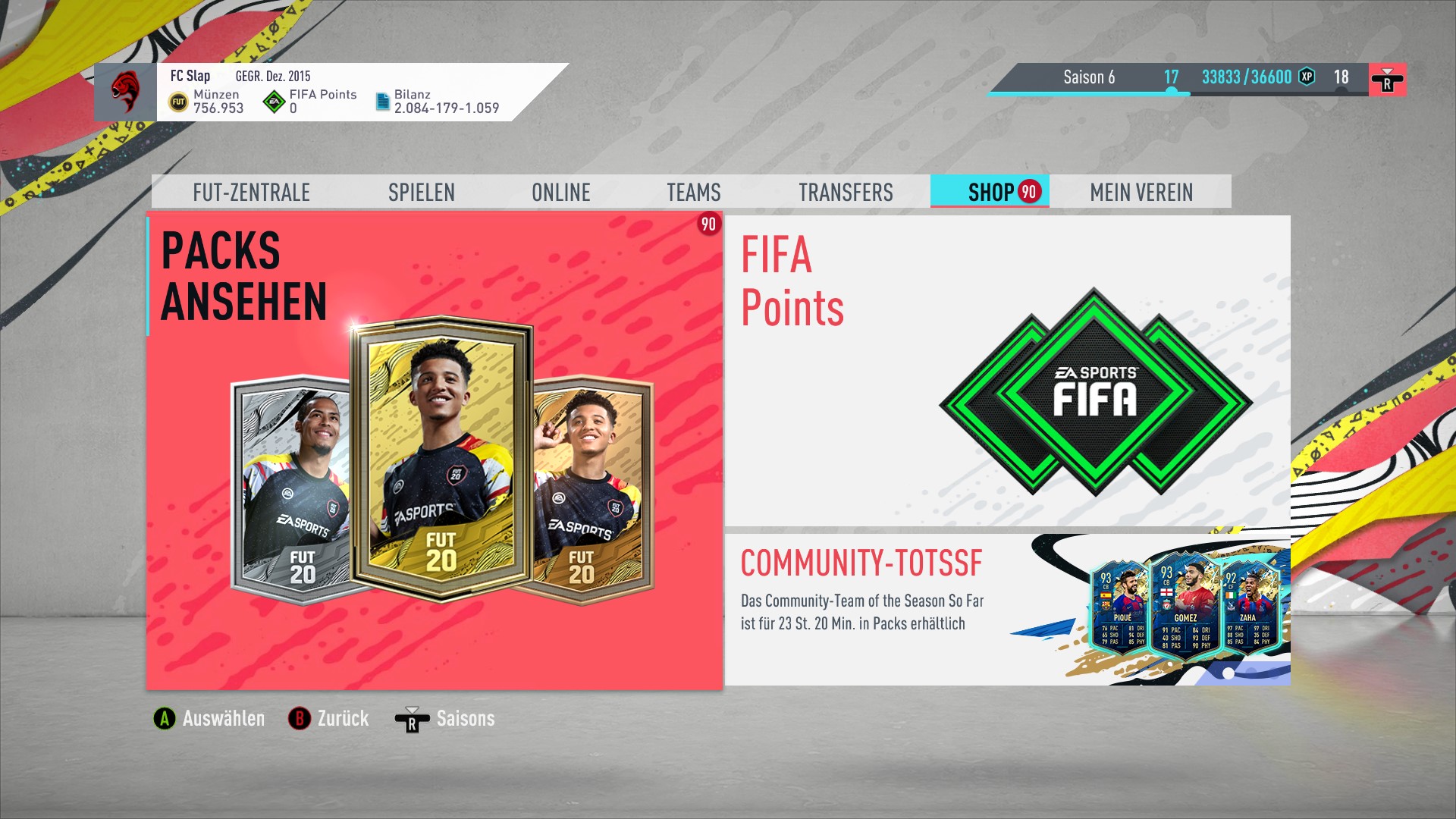Click the SHOP tab

click(x=990, y=193)
